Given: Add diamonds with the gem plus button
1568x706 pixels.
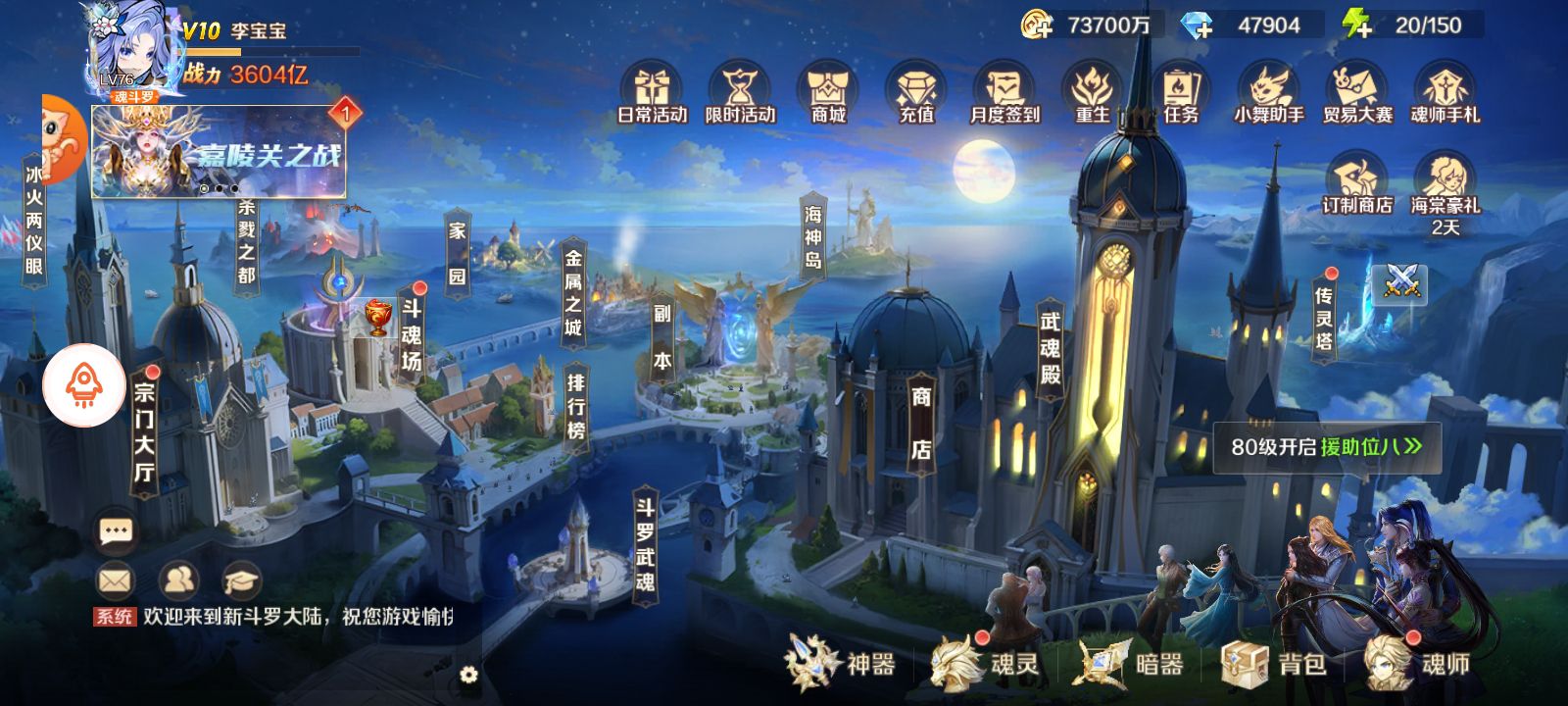Looking at the screenshot, I should coord(1199,25).
